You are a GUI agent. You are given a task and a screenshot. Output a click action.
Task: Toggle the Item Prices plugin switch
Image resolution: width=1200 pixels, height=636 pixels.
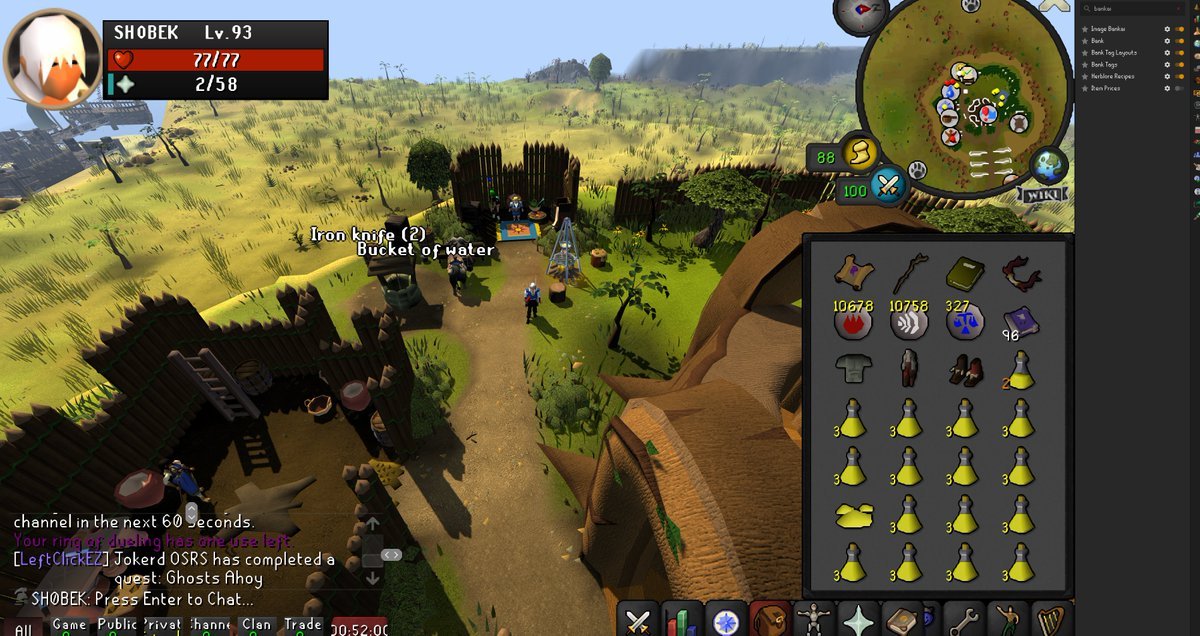(1181, 88)
